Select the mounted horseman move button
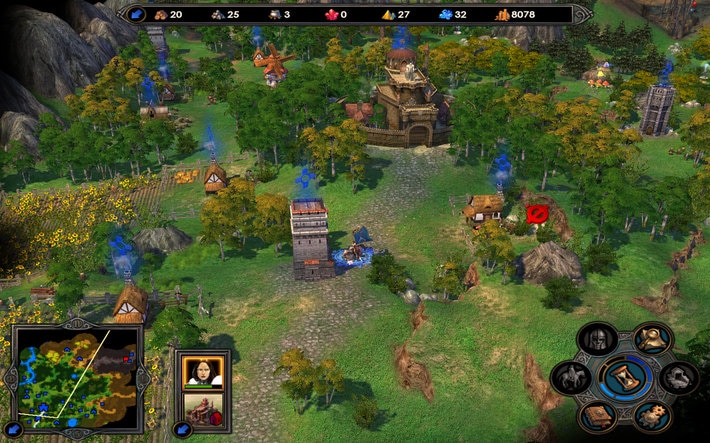The height and width of the screenshot is (443, 710). [x=571, y=377]
